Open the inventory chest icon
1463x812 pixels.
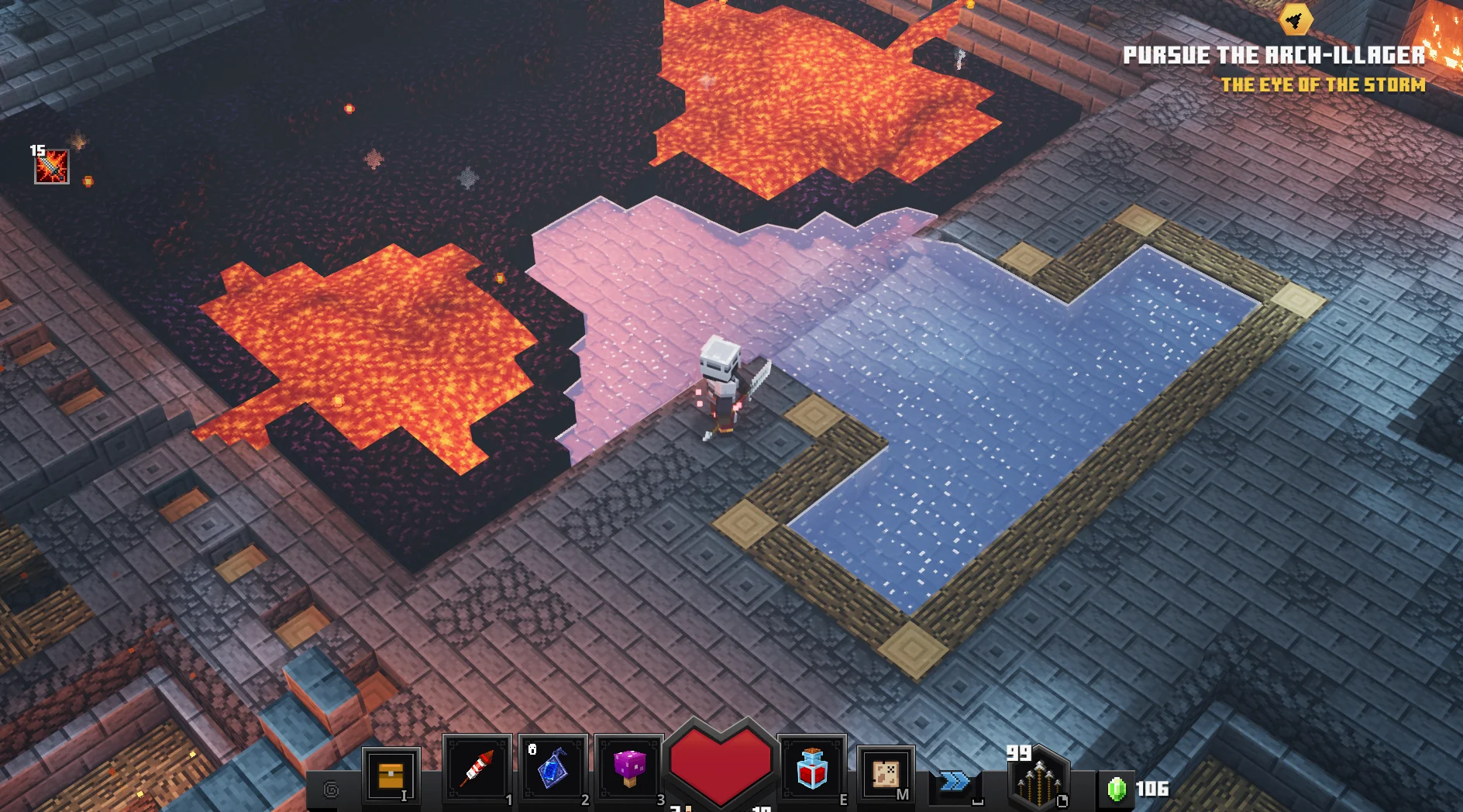pyautogui.click(x=391, y=775)
